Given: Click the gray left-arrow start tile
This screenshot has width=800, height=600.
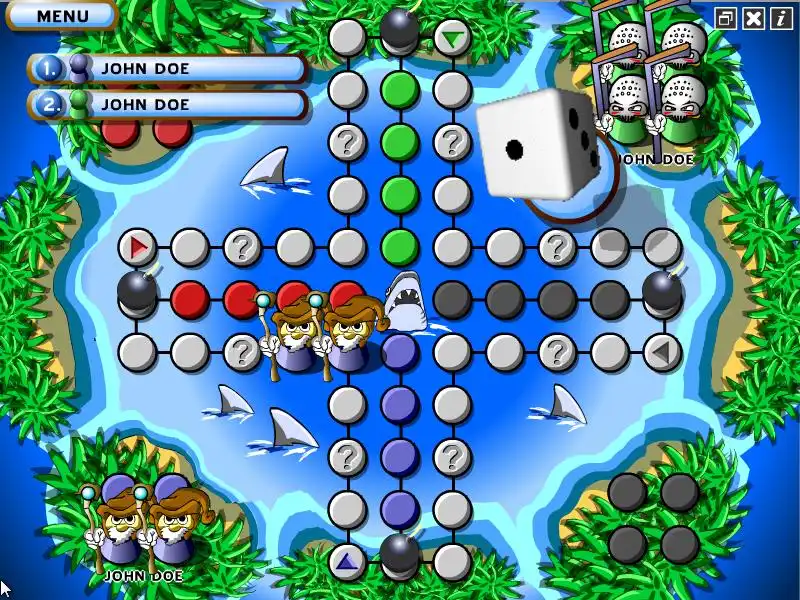Looking at the screenshot, I should coord(660,350).
